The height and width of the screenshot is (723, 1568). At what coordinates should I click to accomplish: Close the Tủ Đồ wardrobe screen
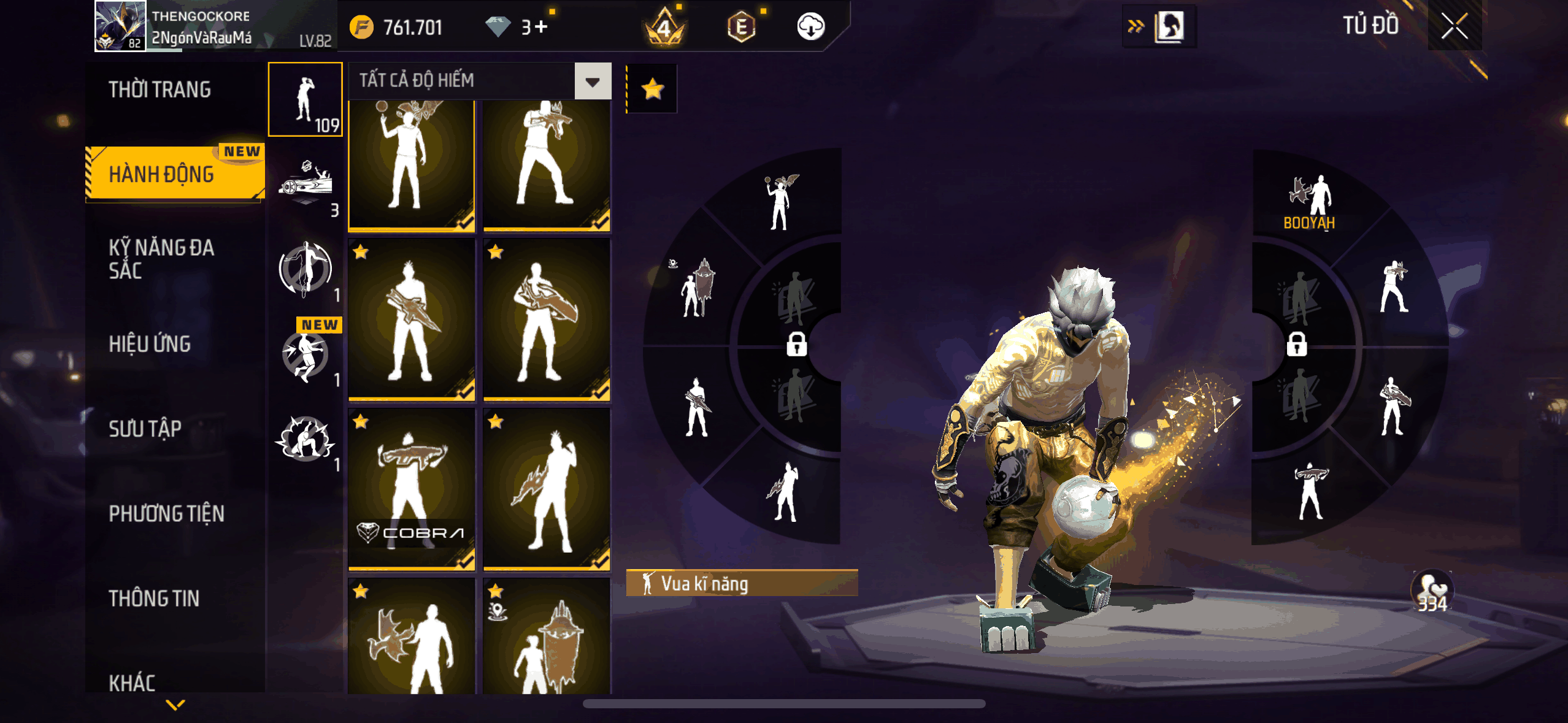click(1454, 26)
